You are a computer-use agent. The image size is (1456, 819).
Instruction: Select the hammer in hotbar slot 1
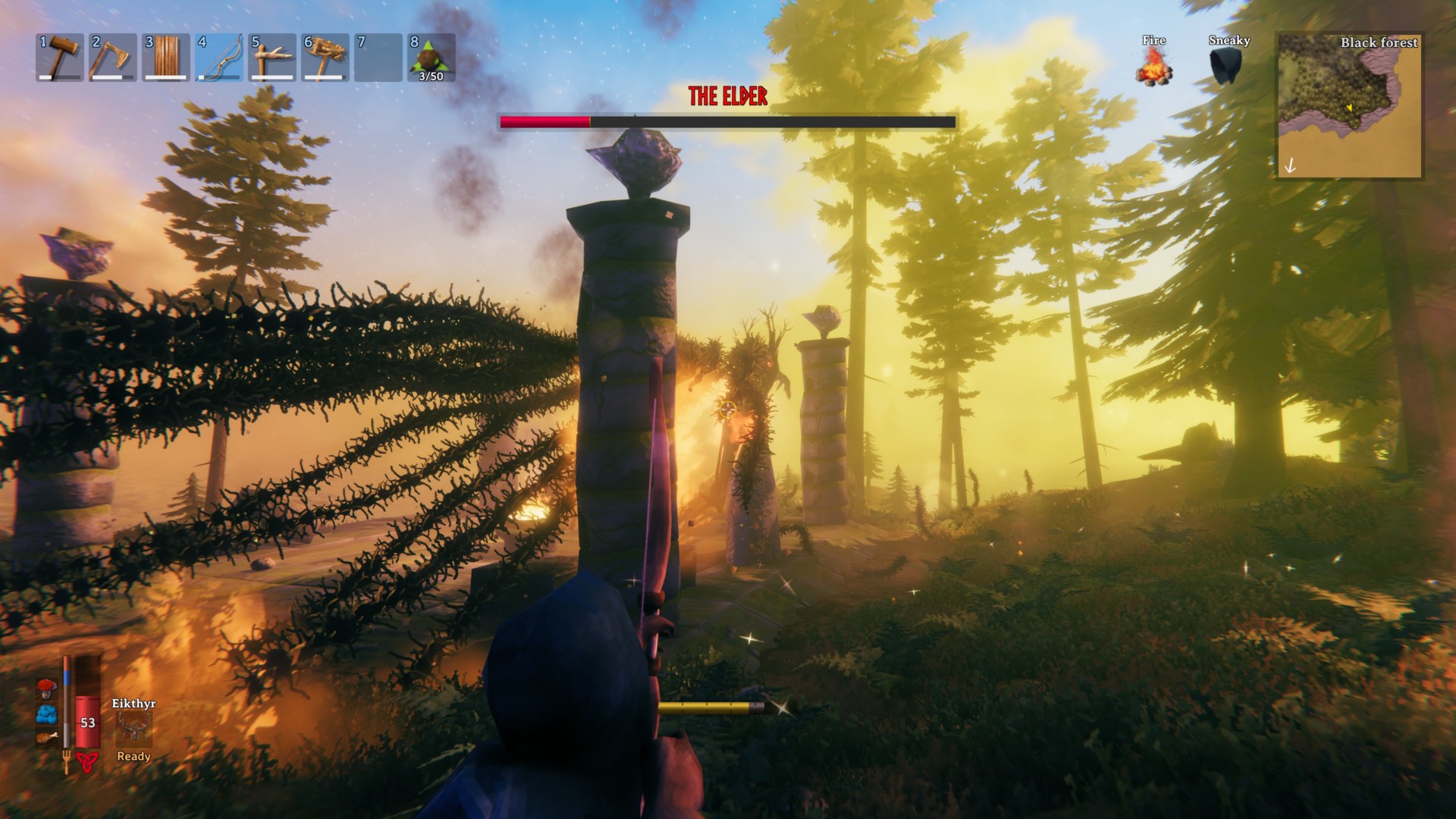coord(60,58)
